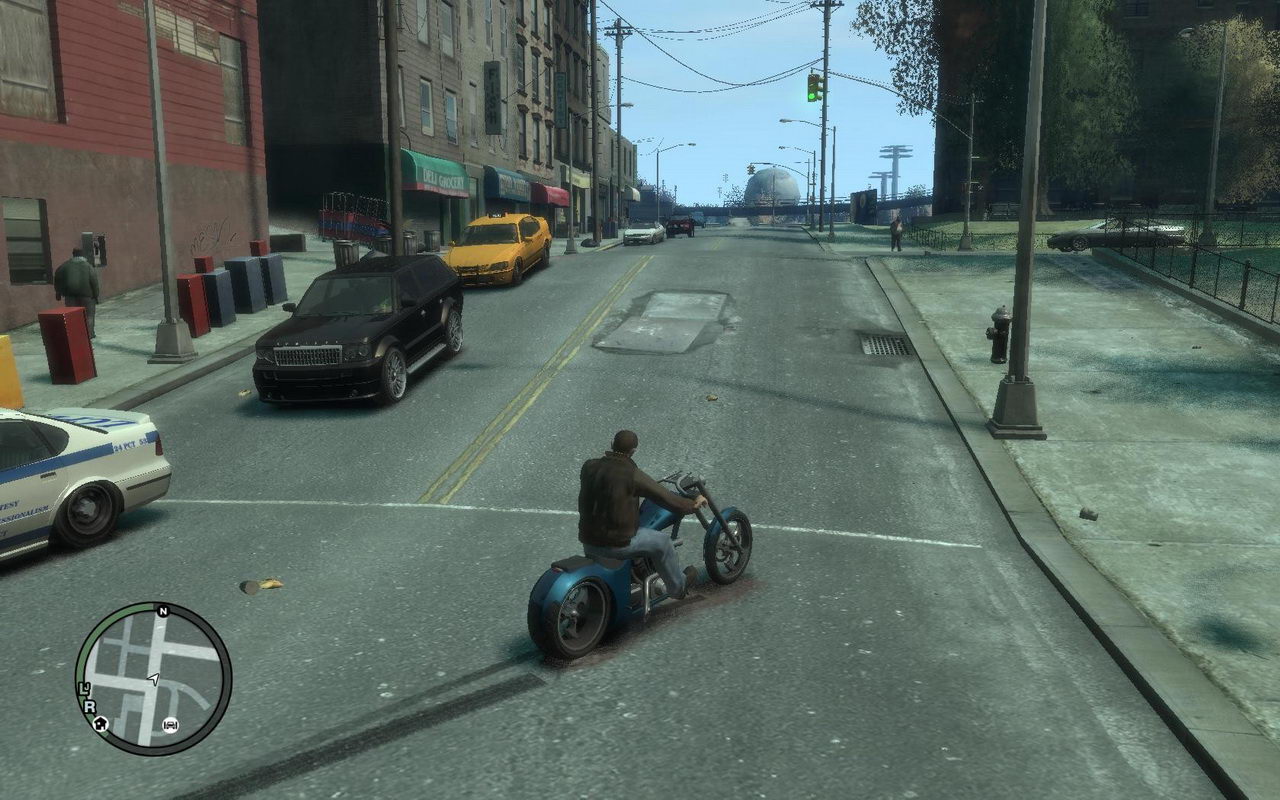
Task: Choose the LJ contact blip on the radar
Action: (85, 688)
